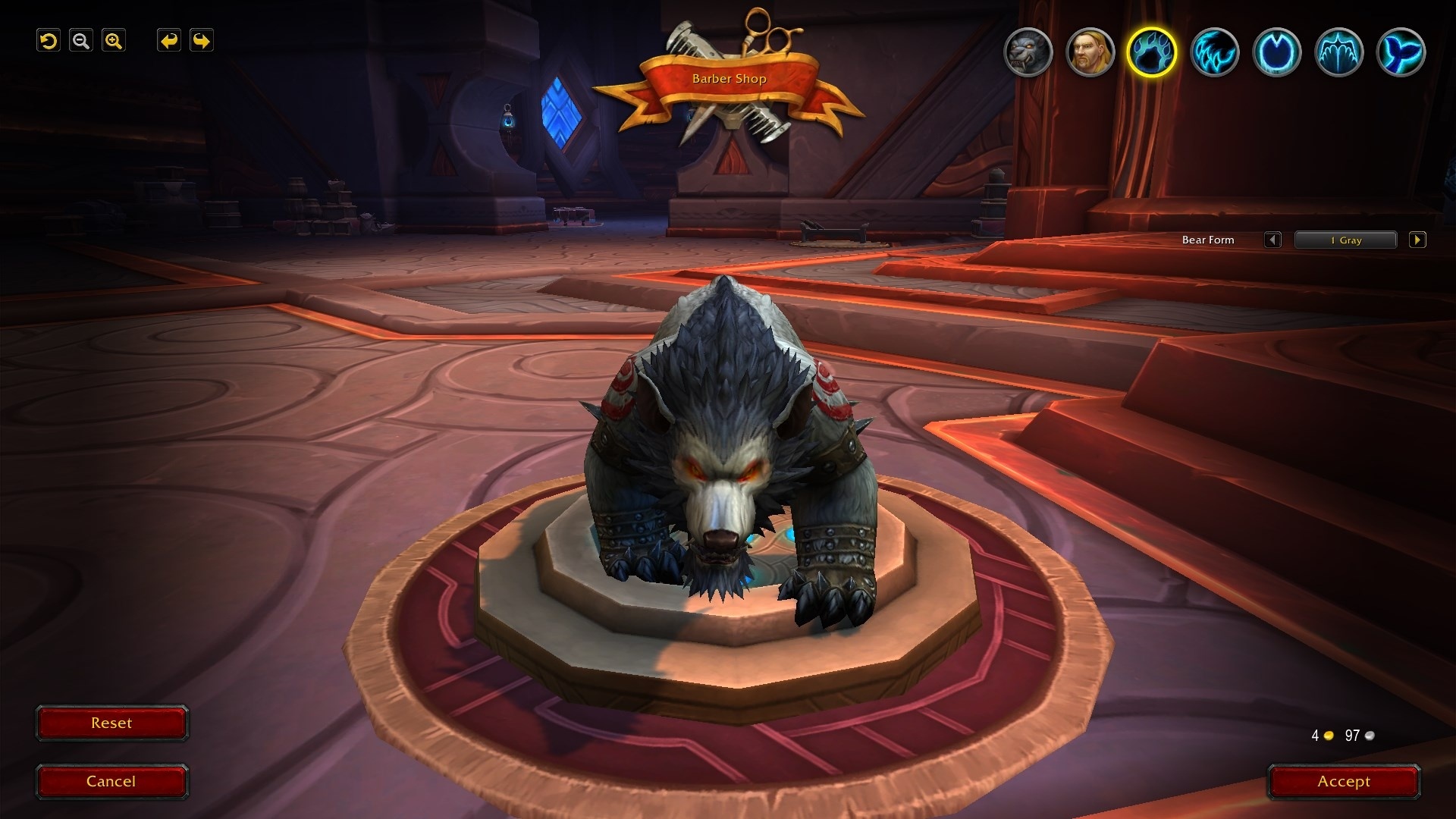
Task: Select the wing-shaped flight form icon
Action: 1338,52
